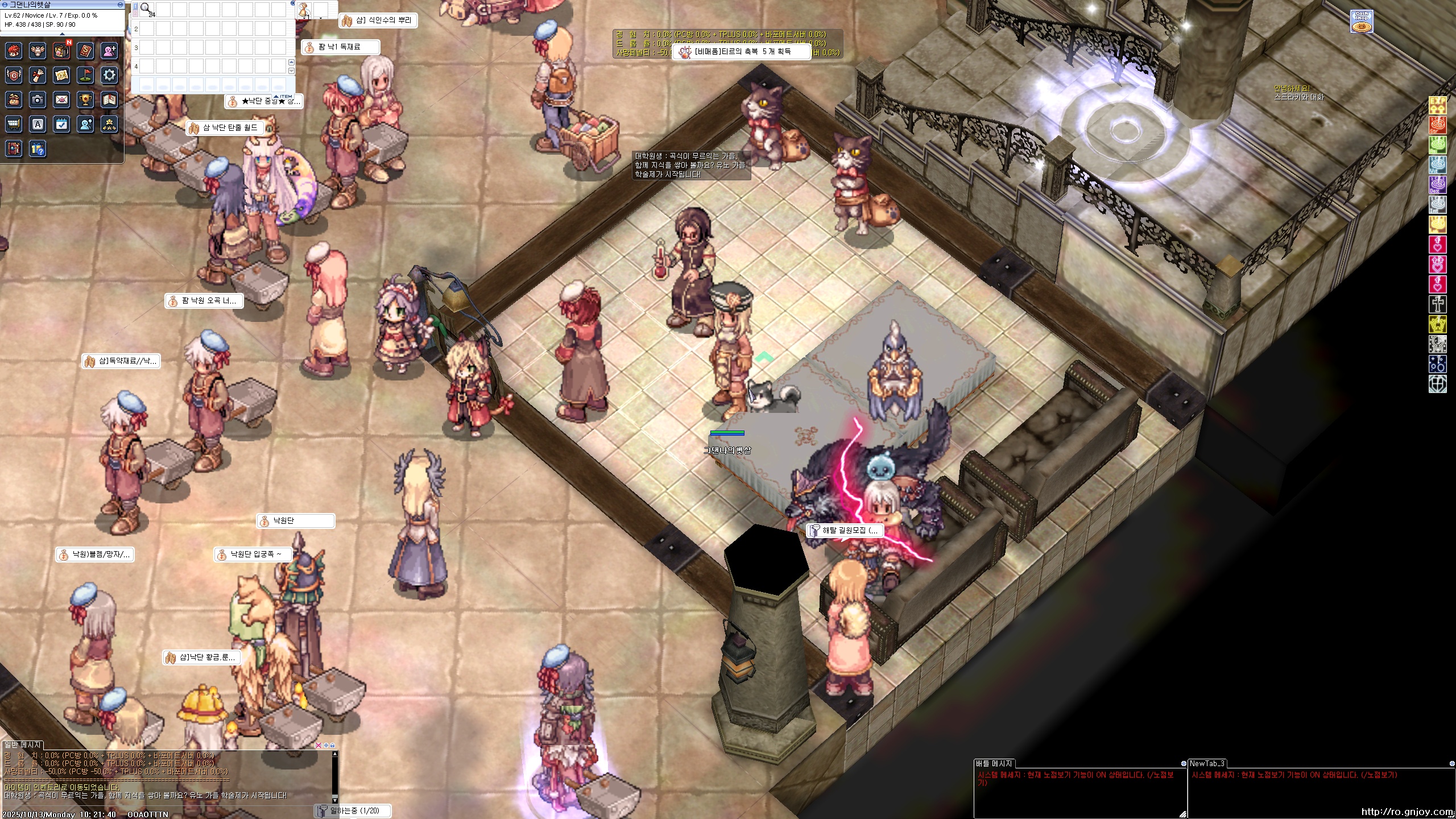Open the calendar check attendance icon
1456x819 pixels.
(61, 124)
